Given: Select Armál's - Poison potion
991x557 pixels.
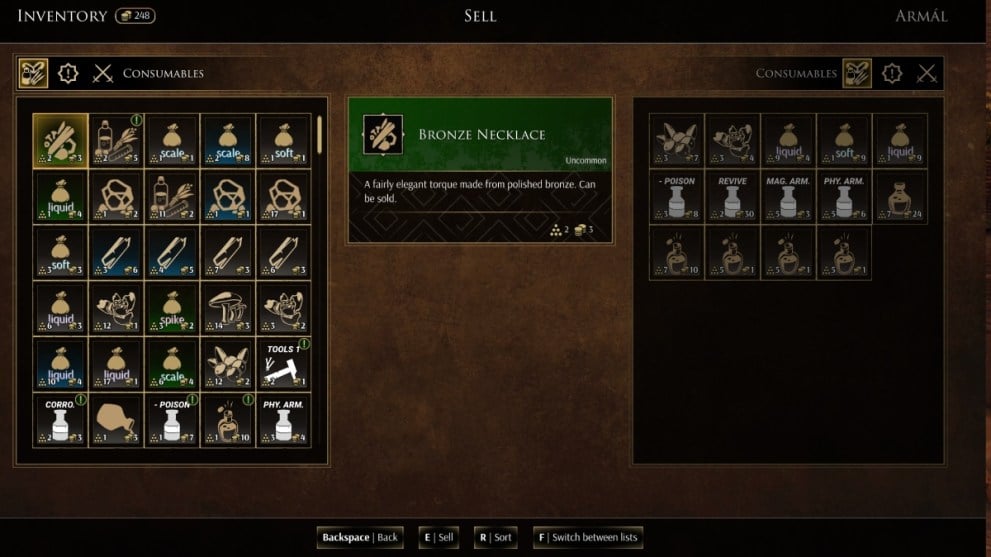Looking at the screenshot, I should pyautogui.click(x=677, y=196).
